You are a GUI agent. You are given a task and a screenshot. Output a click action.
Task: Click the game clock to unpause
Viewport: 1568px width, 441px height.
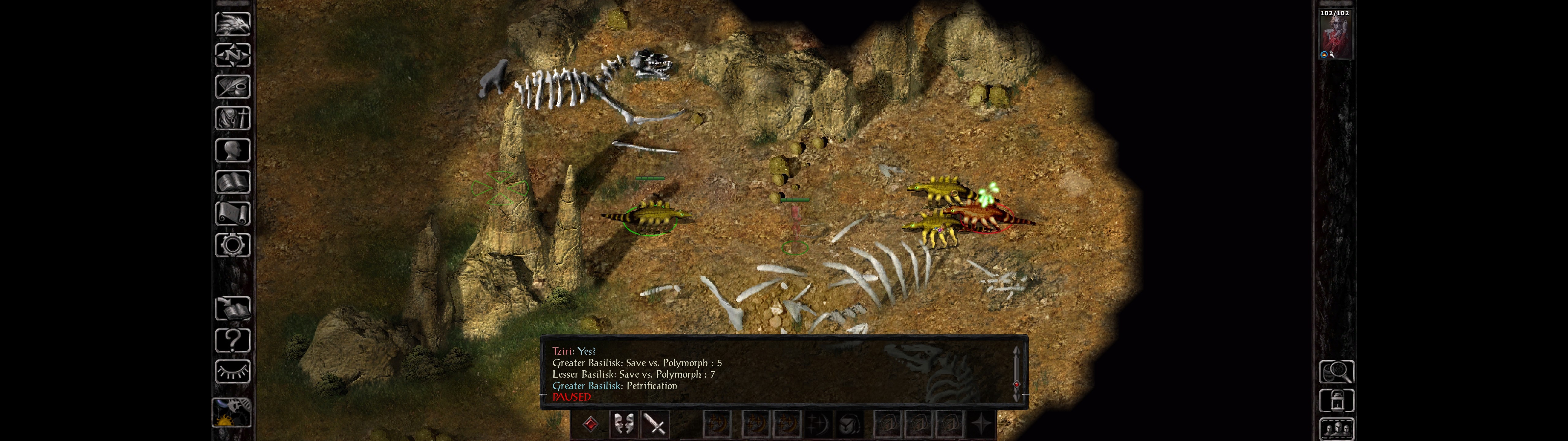(232, 413)
